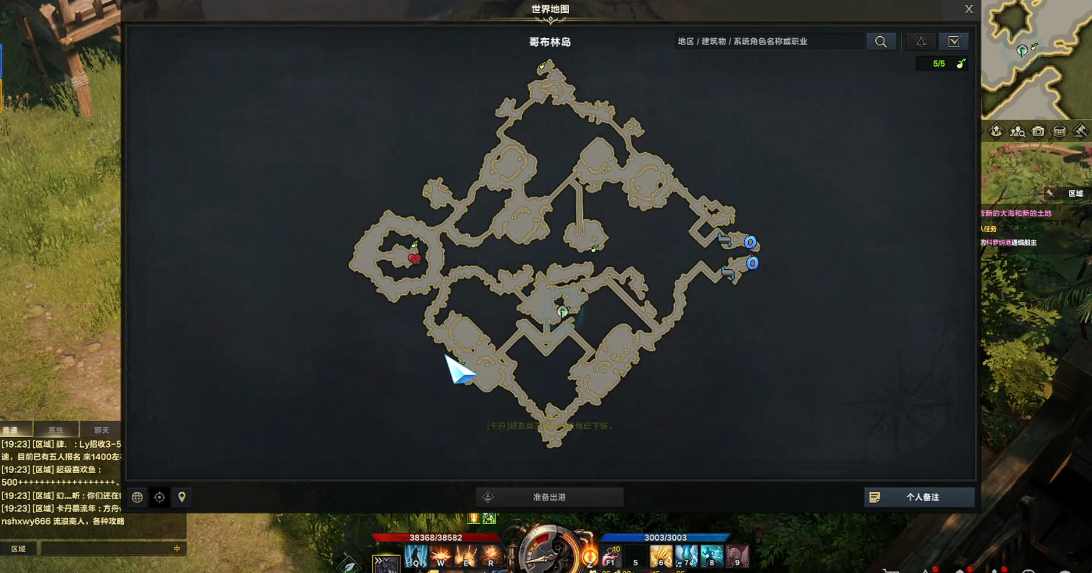Screen dimensions: 1092x573
Task: Switch to the 聊天 chat tab
Action: (x=100, y=430)
